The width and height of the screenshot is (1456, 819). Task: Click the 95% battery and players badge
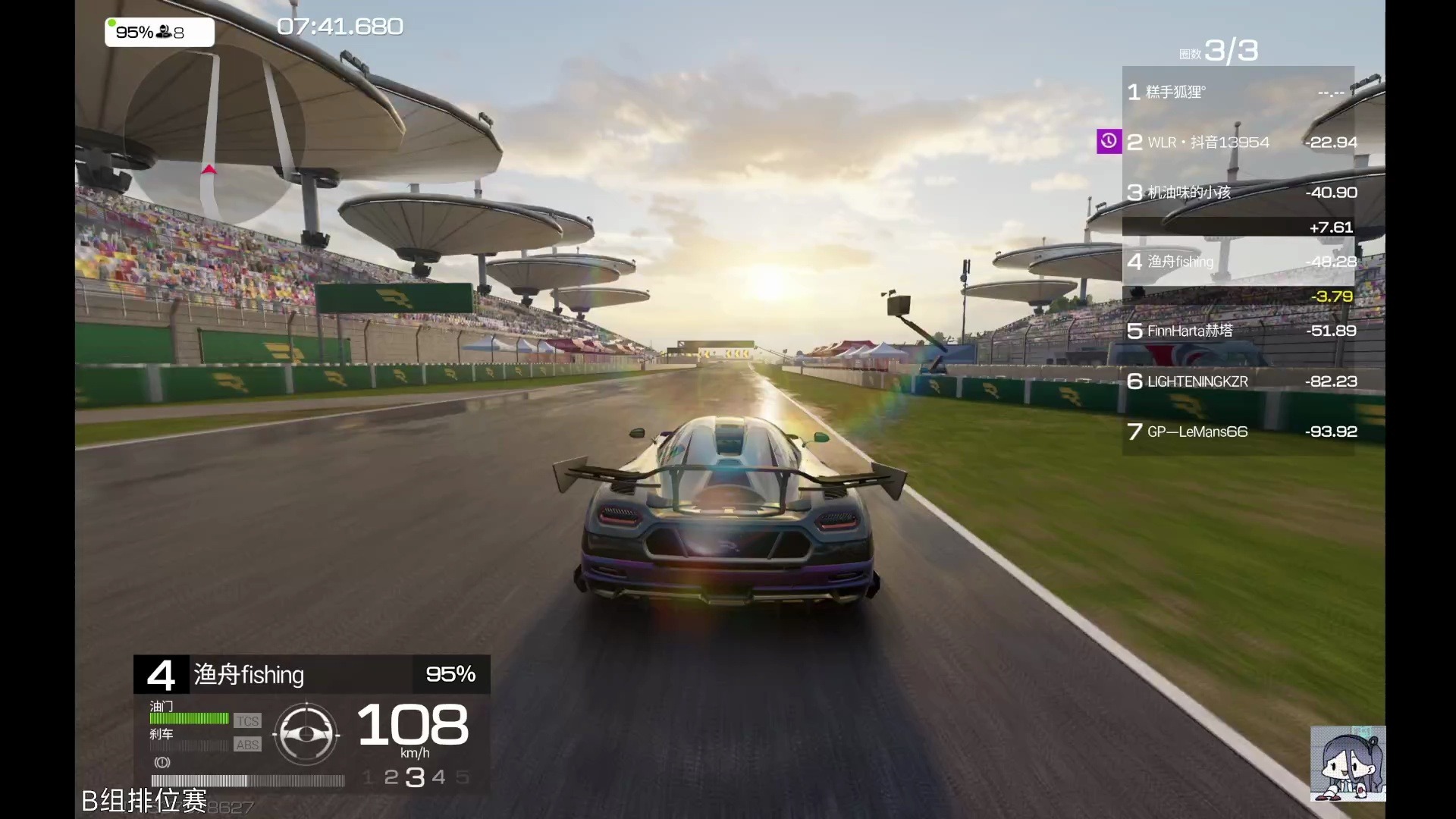click(159, 33)
